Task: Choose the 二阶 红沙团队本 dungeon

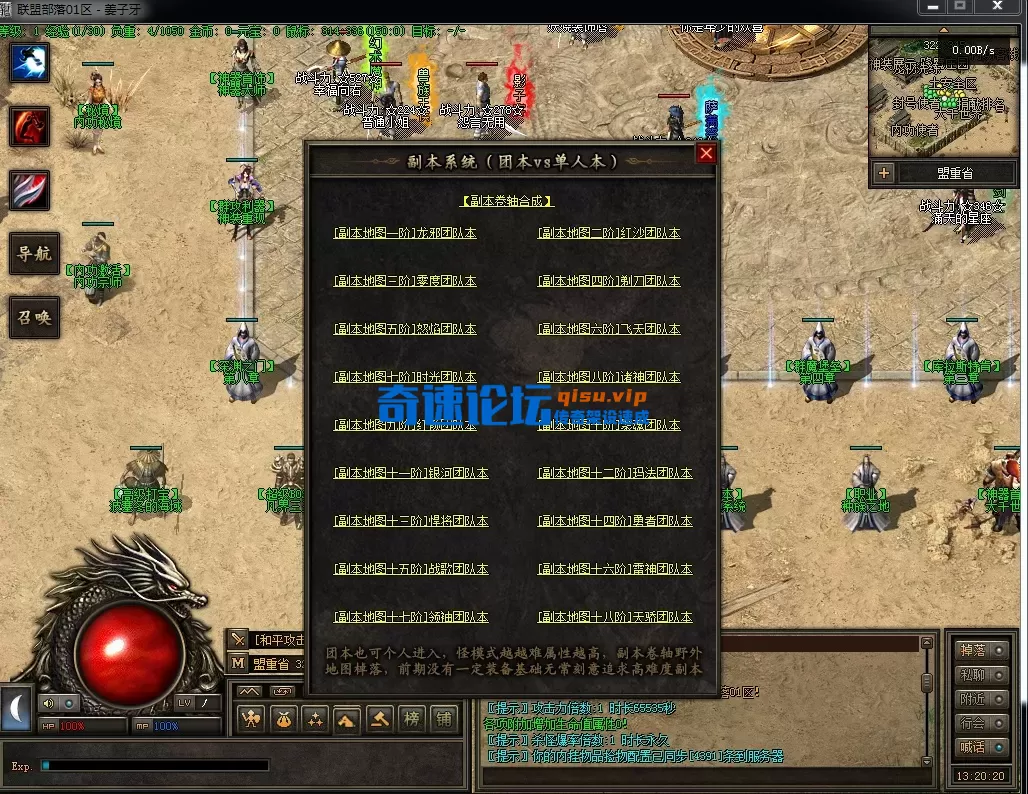Action: (609, 233)
